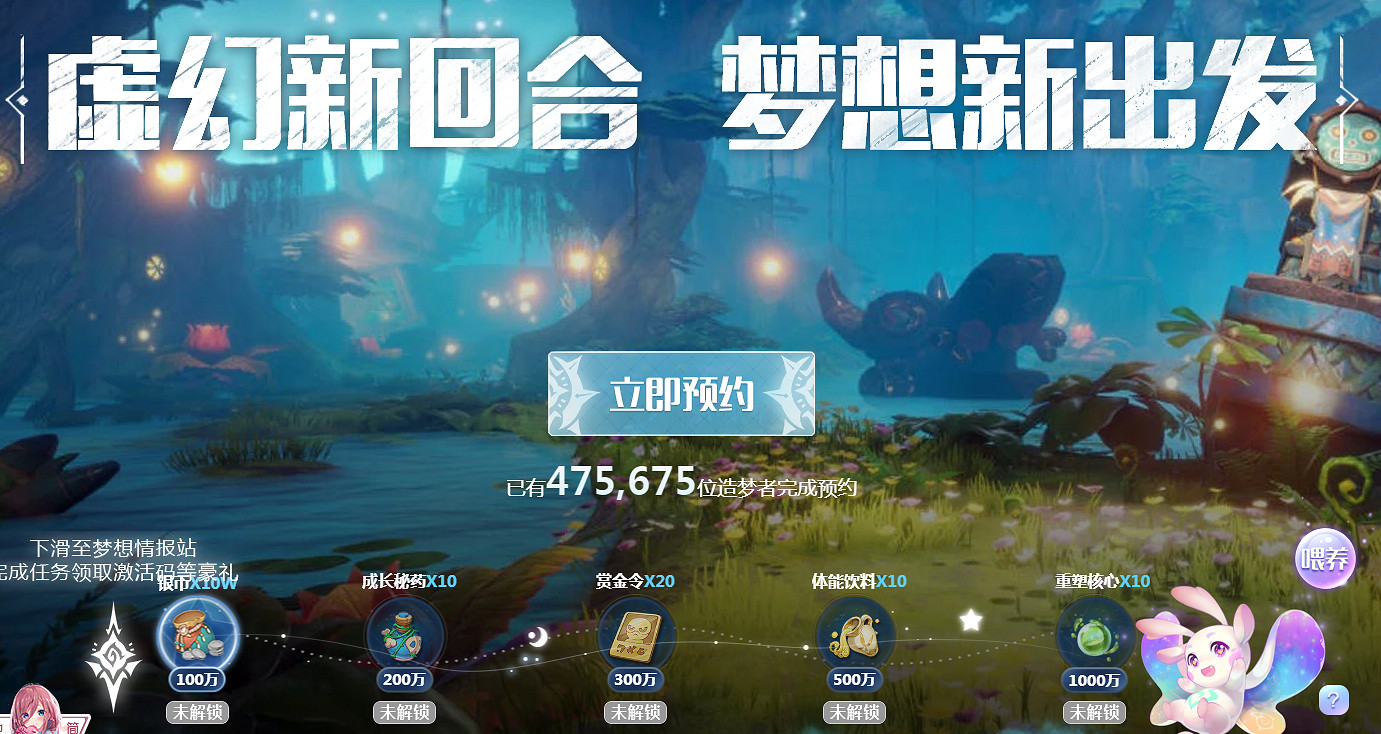Click the 未解锁 label under the 重塑核心 reward

1093,712
